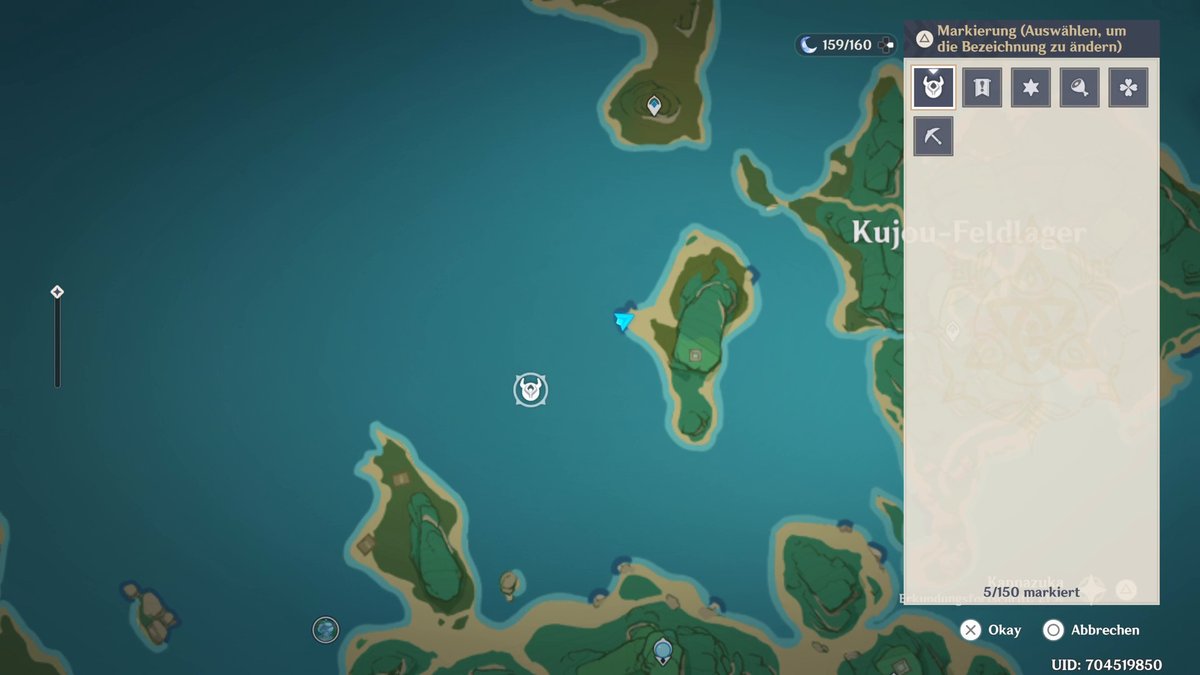Choose the four-leaf clover marker icon
The height and width of the screenshot is (675, 1200).
pyautogui.click(x=1129, y=88)
